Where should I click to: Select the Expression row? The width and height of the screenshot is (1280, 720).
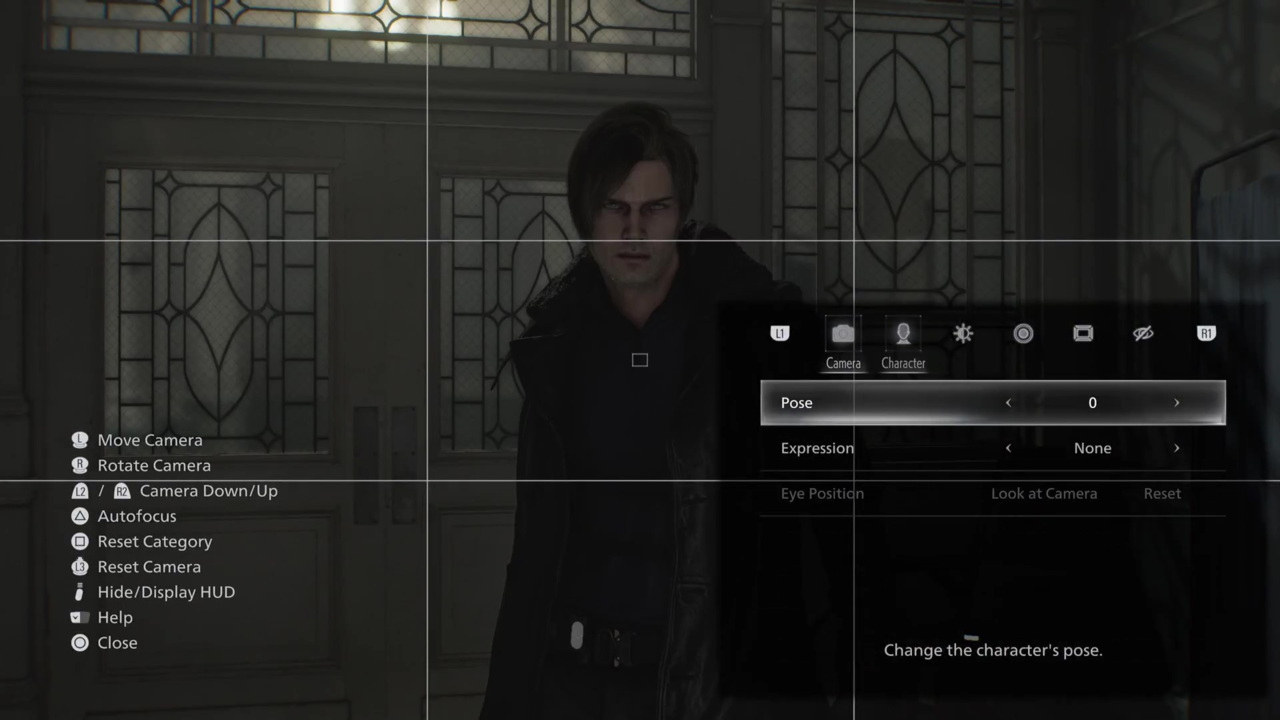click(x=818, y=448)
